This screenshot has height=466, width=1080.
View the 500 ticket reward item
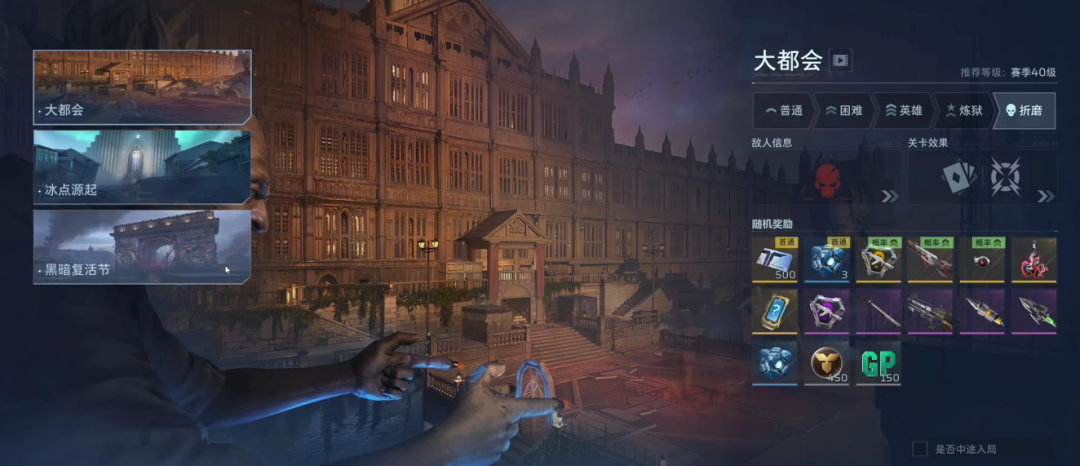(x=775, y=260)
